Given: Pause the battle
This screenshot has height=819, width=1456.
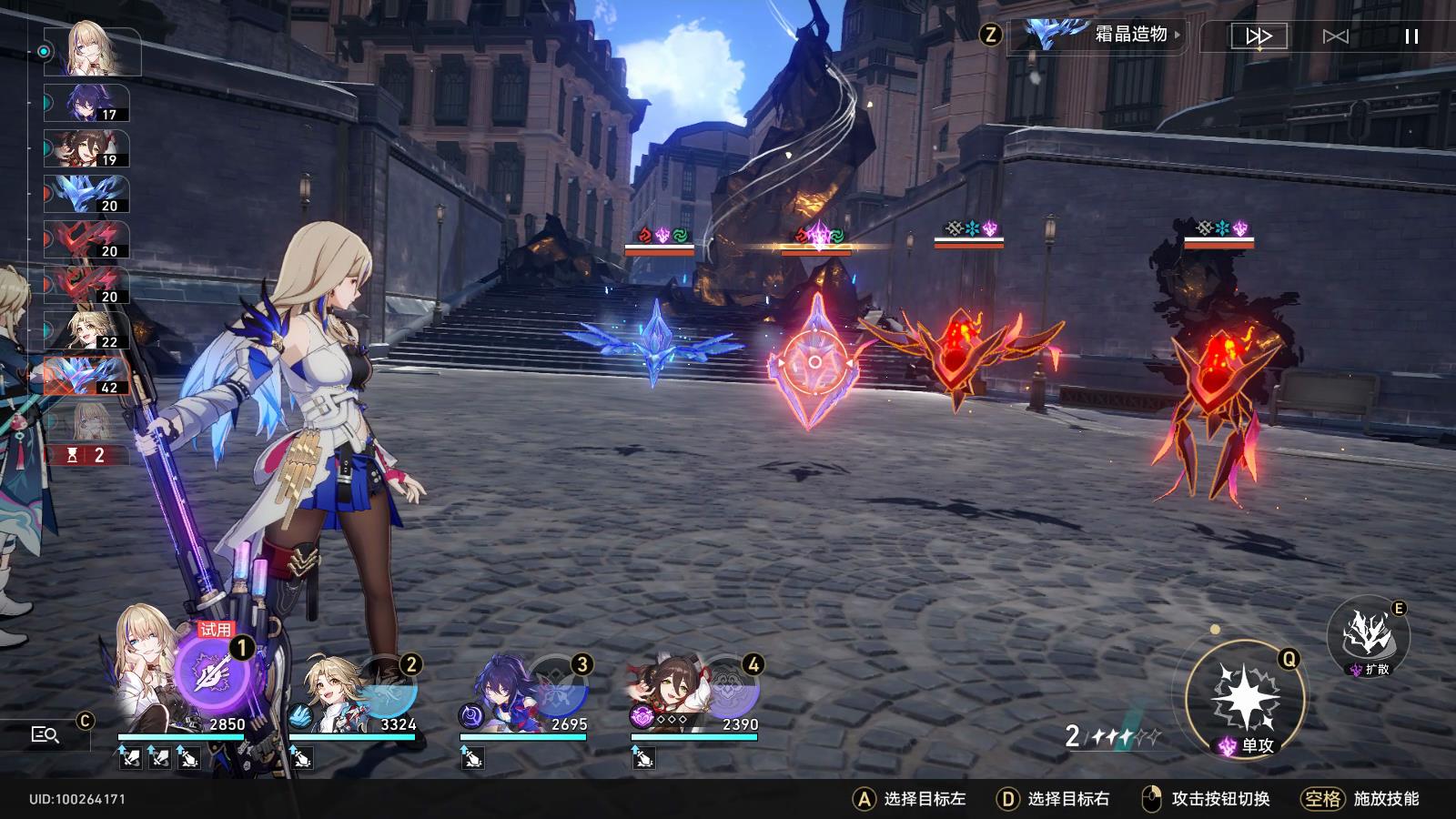Looking at the screenshot, I should (1411, 36).
